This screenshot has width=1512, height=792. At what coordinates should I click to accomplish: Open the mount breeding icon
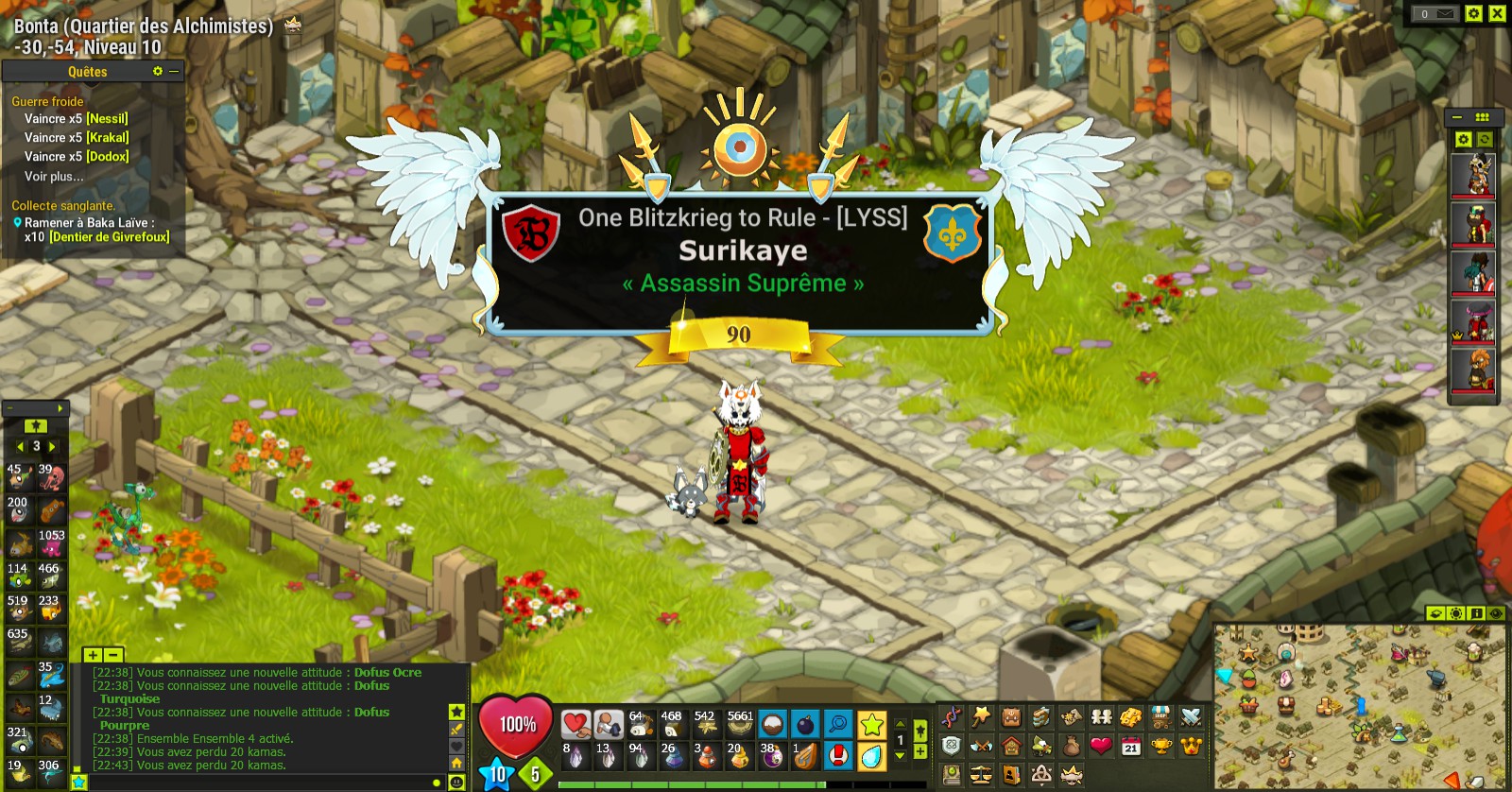tap(1039, 746)
